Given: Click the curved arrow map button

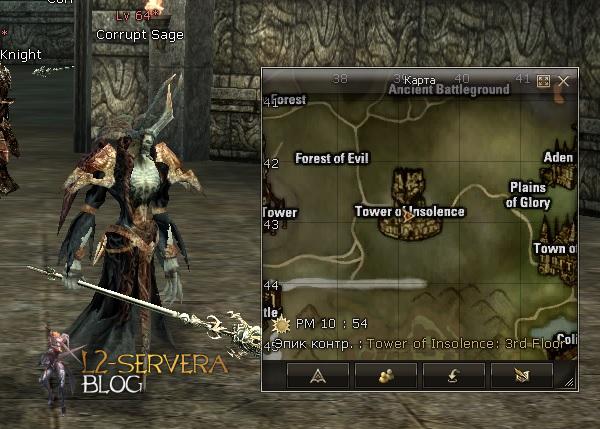Looking at the screenshot, I should tap(453, 375).
